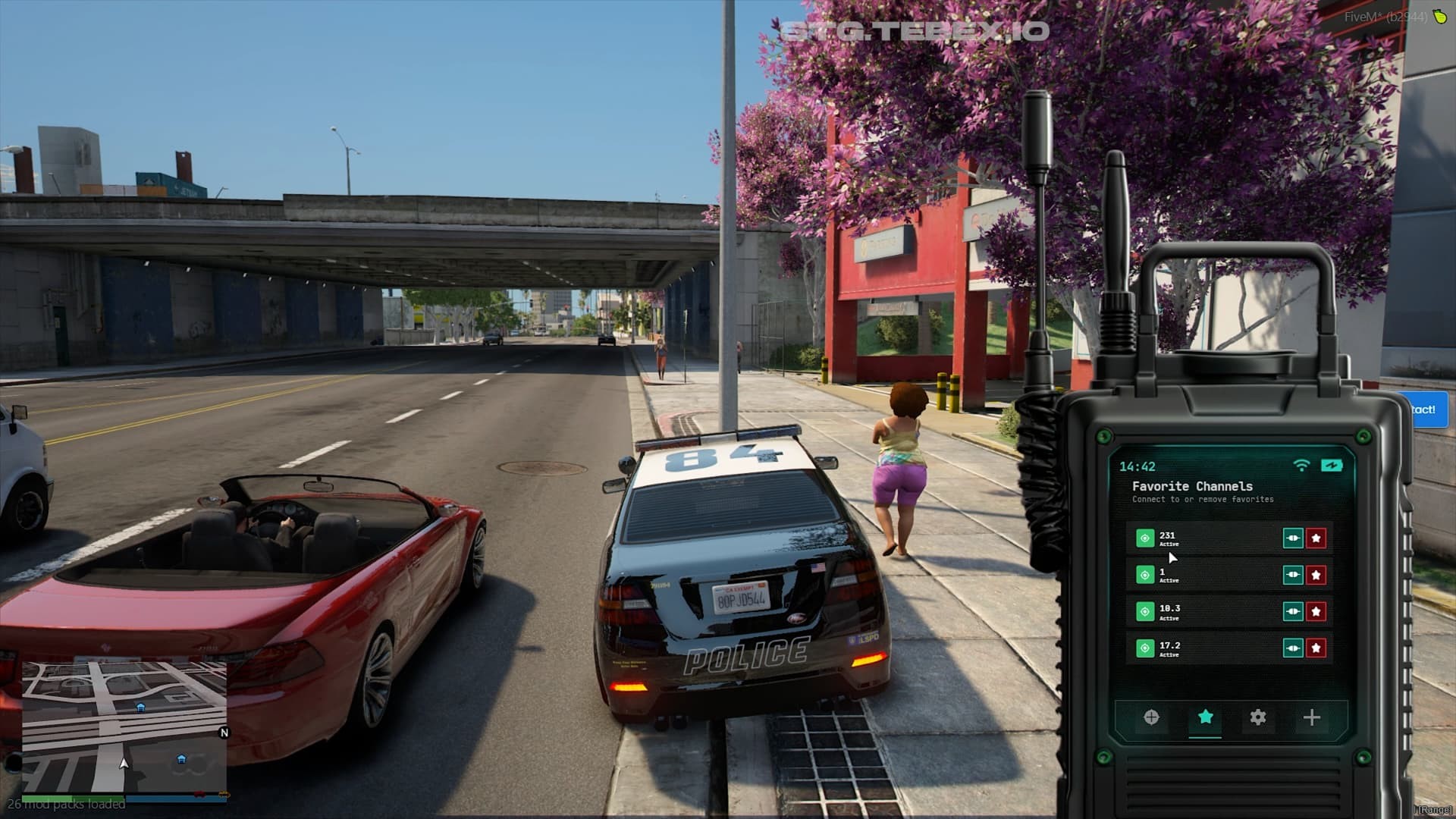Viewport: 1456px width, 819px height.
Task: Remove channel 17.2 from favorites
Action: [x=1316, y=648]
